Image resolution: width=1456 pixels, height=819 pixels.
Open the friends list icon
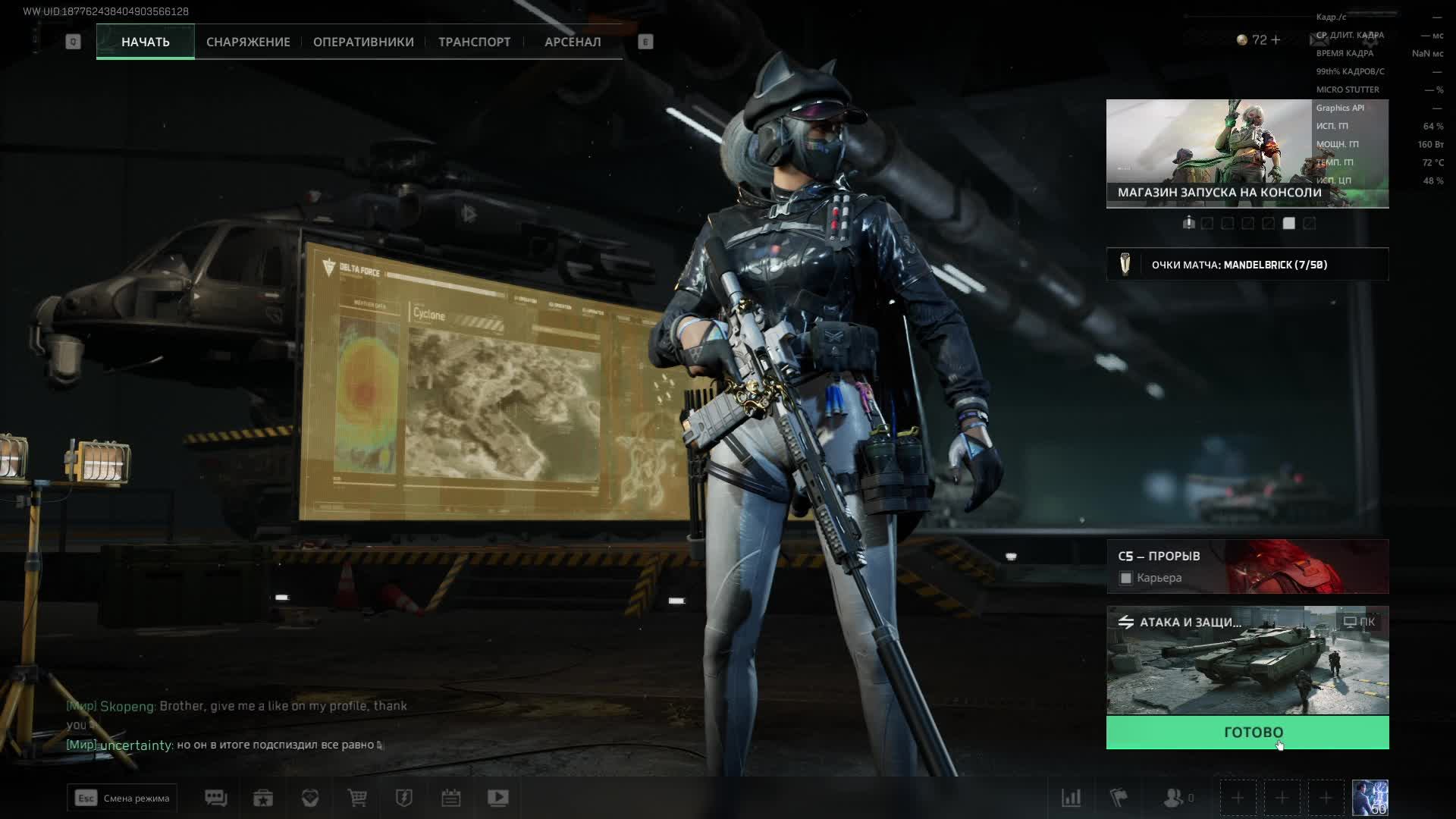1175,798
